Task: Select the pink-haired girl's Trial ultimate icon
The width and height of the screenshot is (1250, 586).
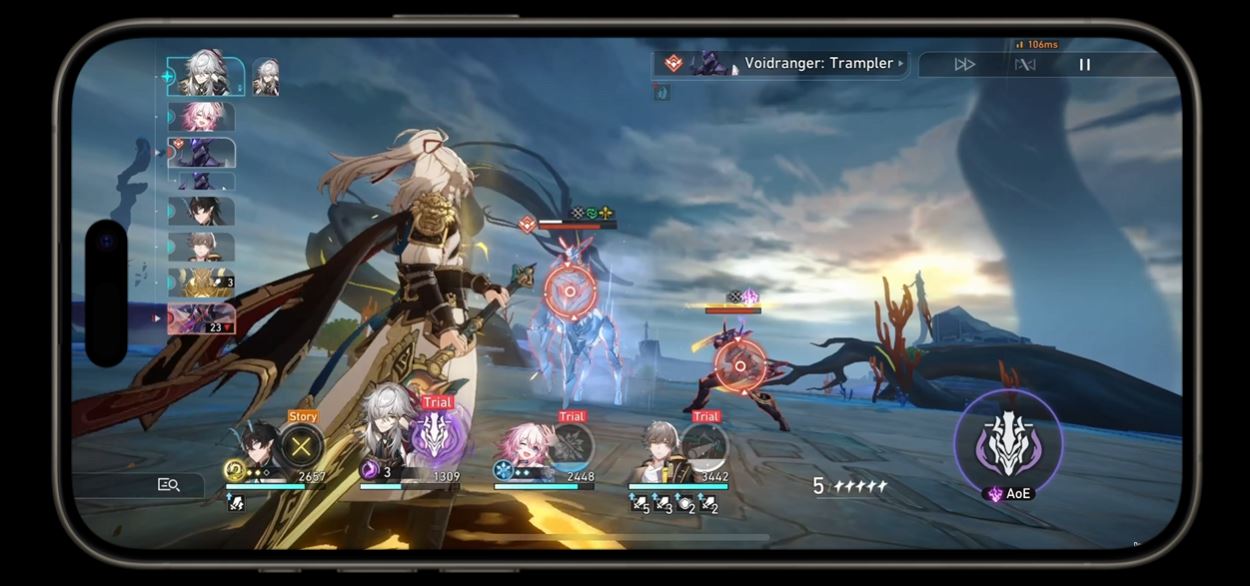Action: (571, 446)
